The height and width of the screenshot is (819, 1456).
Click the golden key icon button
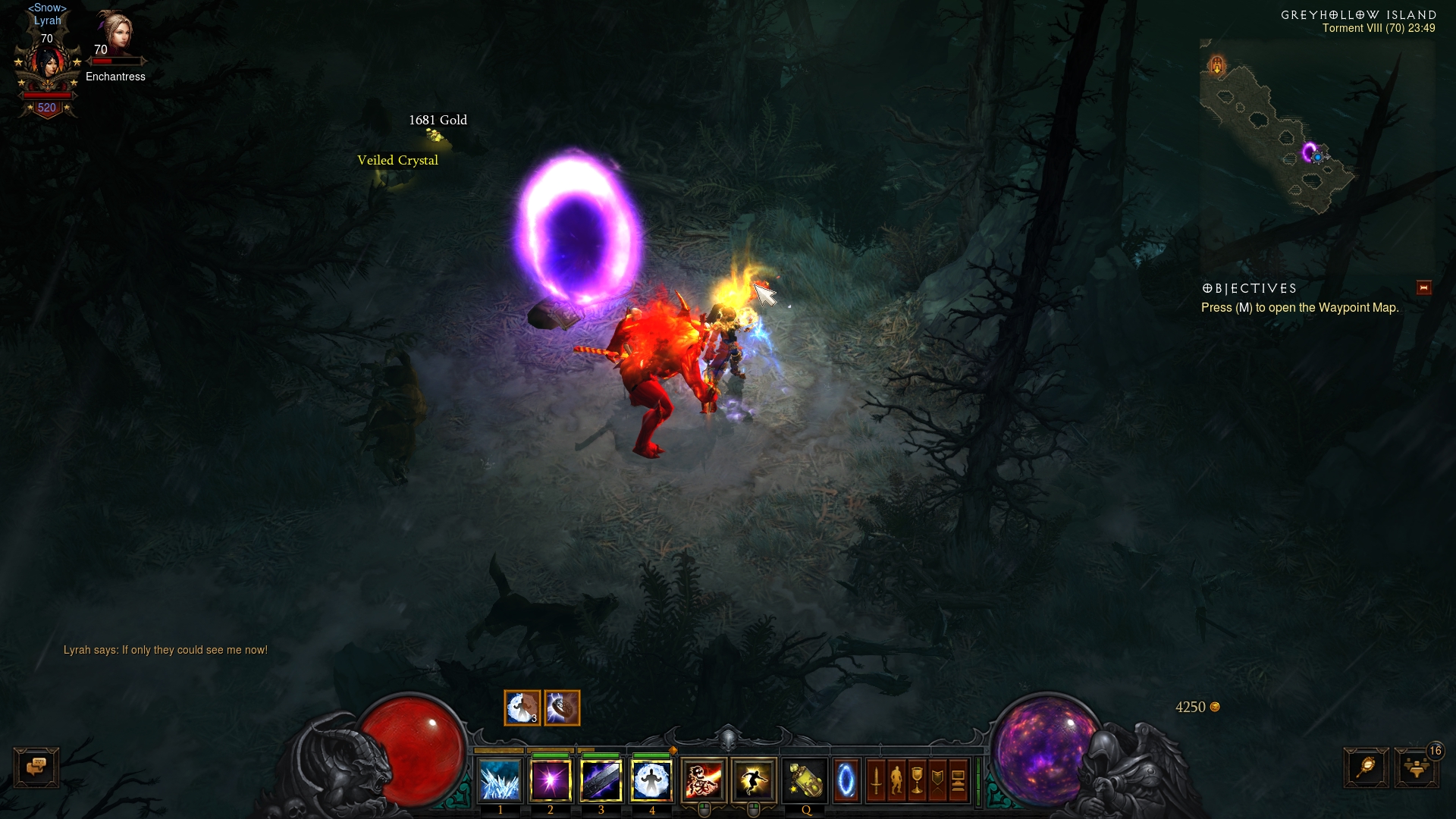click(1366, 767)
